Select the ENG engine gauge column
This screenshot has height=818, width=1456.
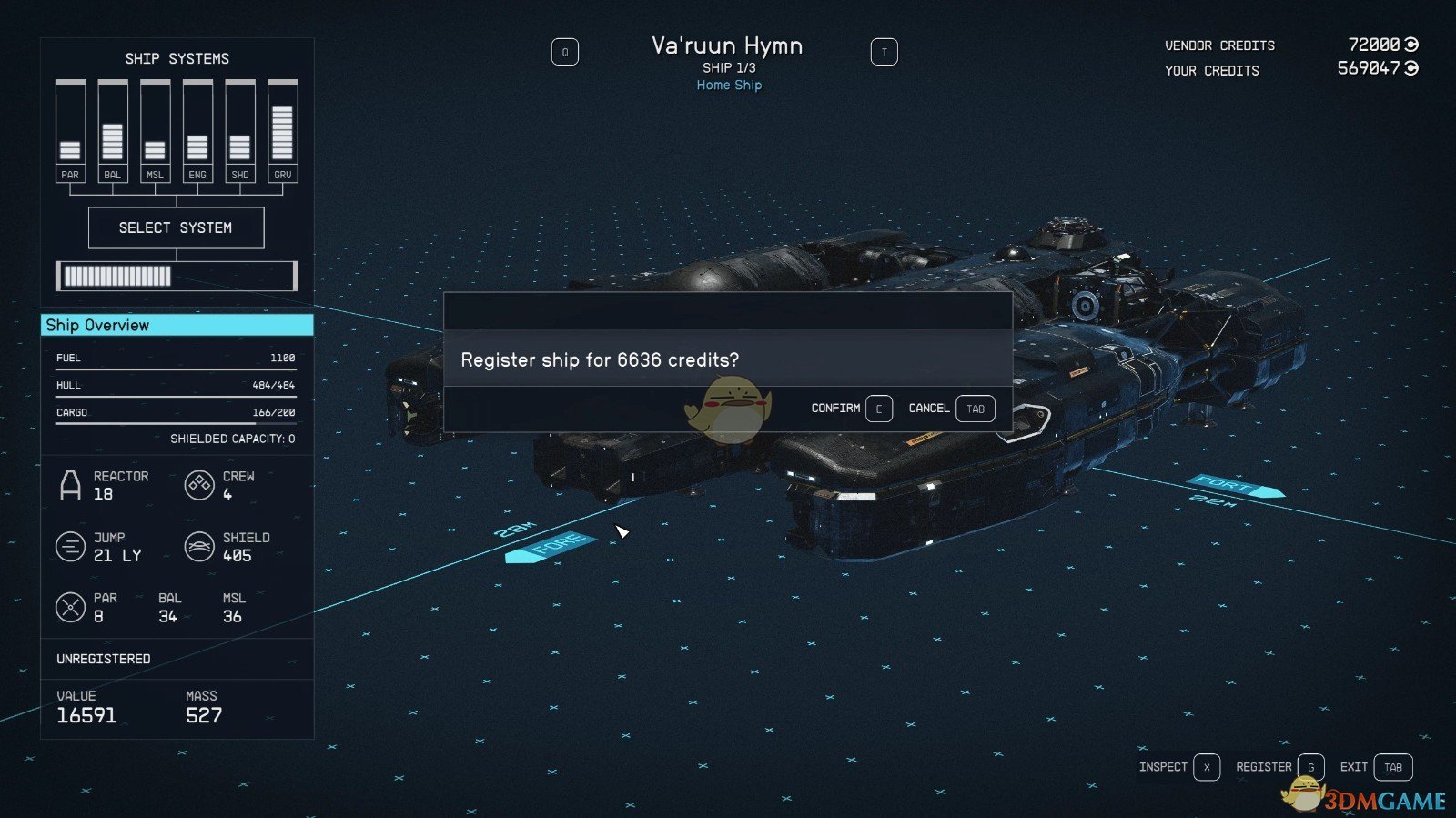point(197,127)
